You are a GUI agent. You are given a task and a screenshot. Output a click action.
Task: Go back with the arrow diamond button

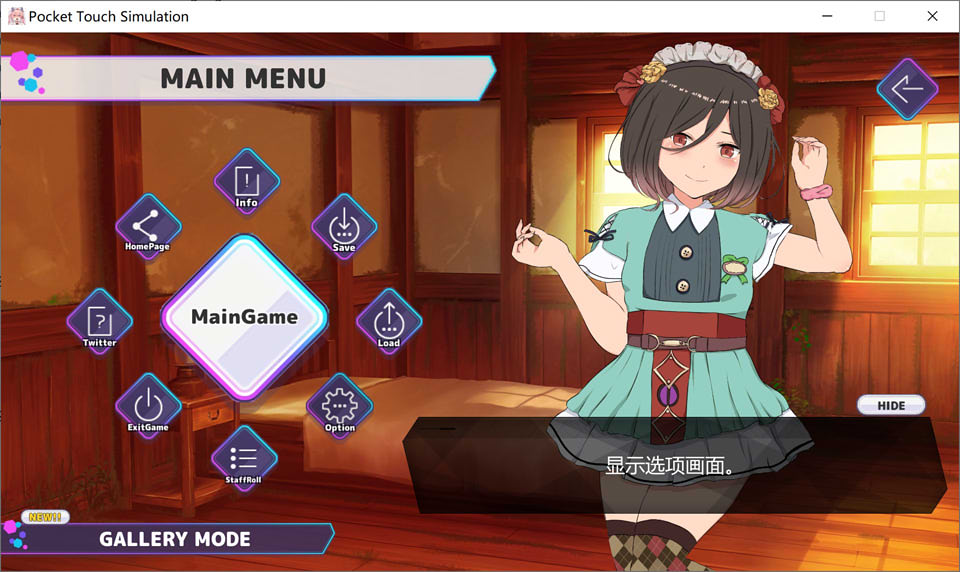pos(907,90)
